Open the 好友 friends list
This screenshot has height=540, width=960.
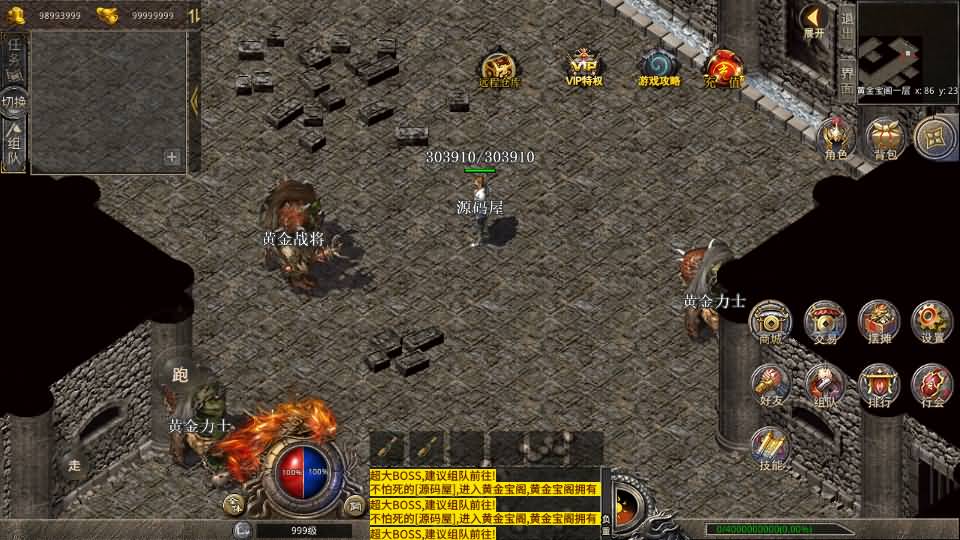[x=771, y=385]
